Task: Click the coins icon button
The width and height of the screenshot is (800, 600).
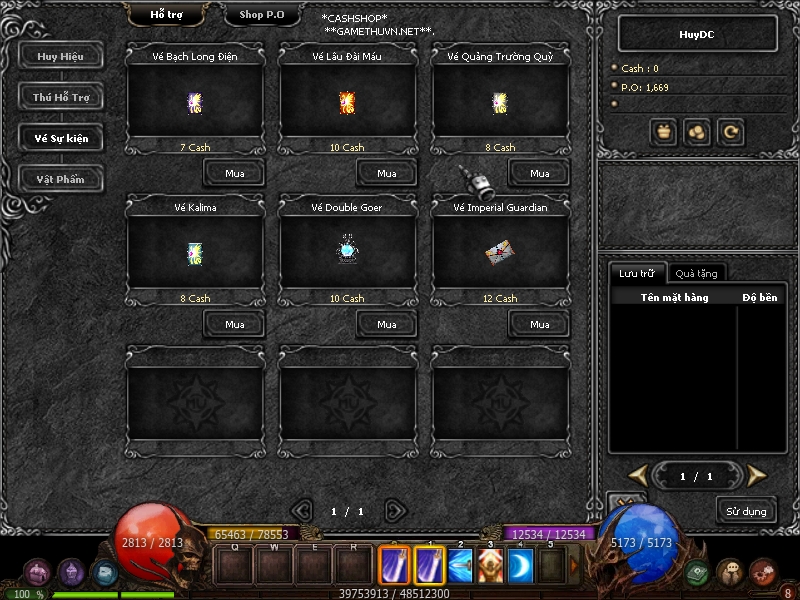Action: coord(697,131)
